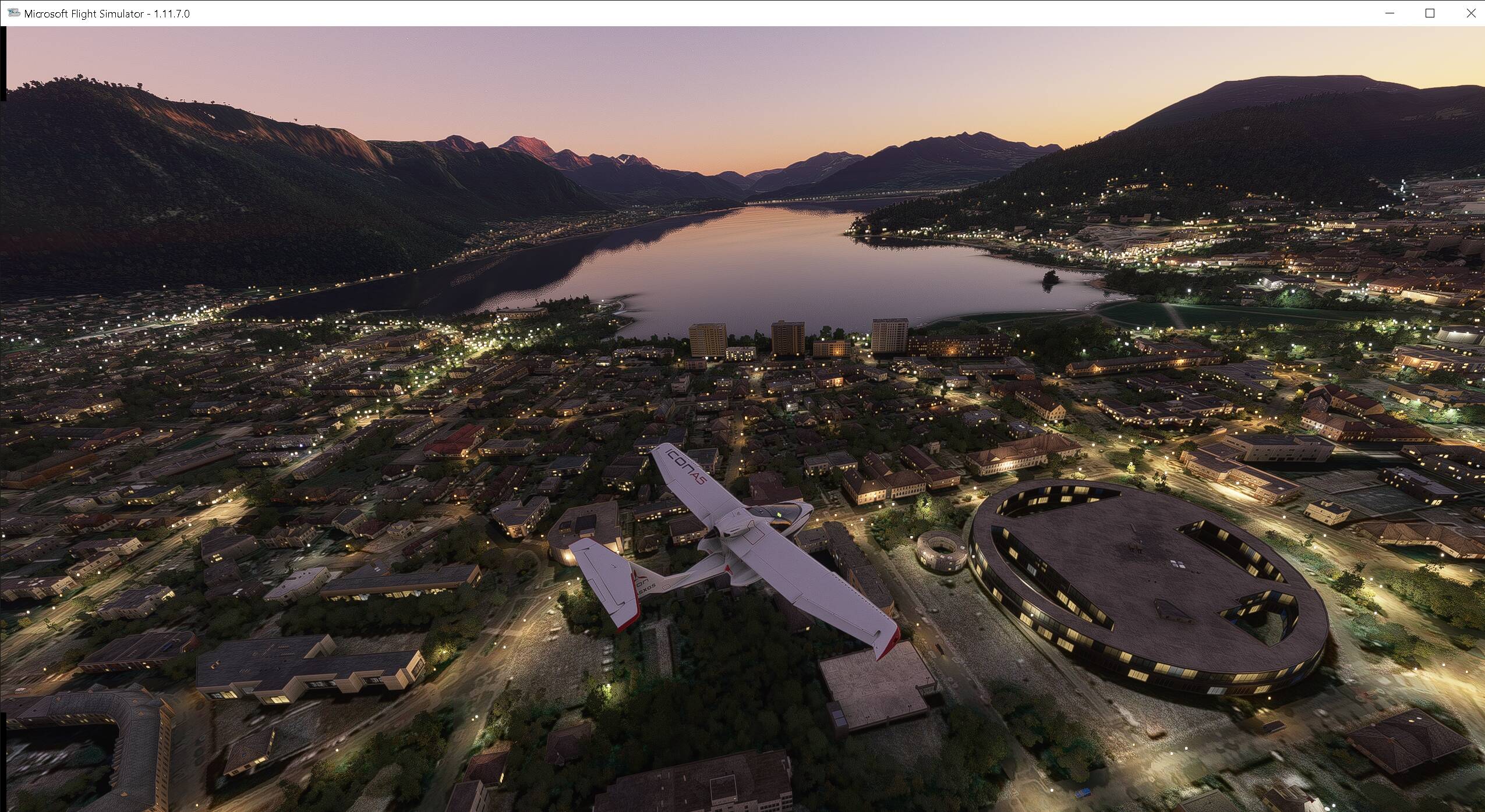Close the Microsoft Flight Simulator window

pyautogui.click(x=1470, y=13)
